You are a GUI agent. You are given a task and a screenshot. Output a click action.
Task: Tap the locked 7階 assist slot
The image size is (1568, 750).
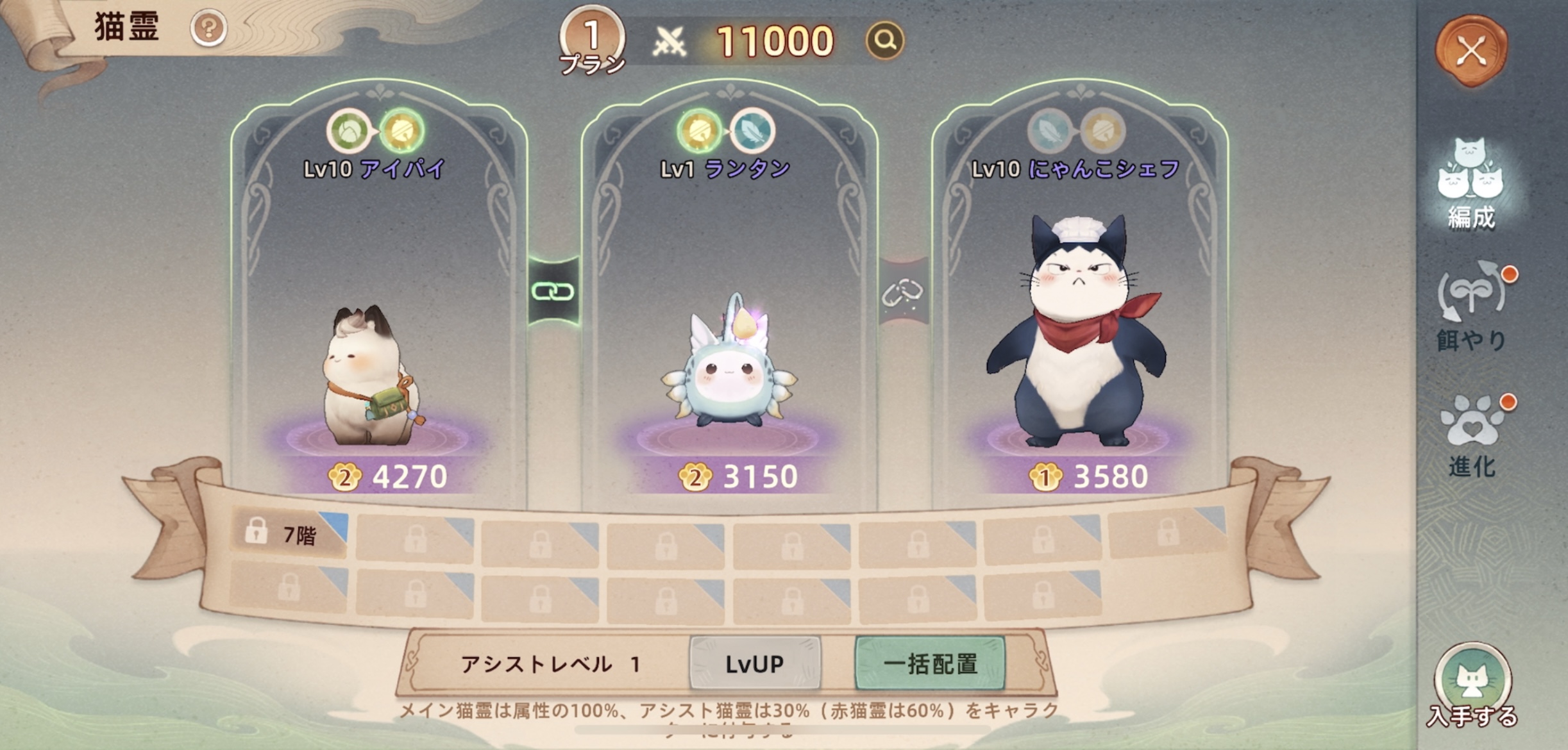[289, 534]
